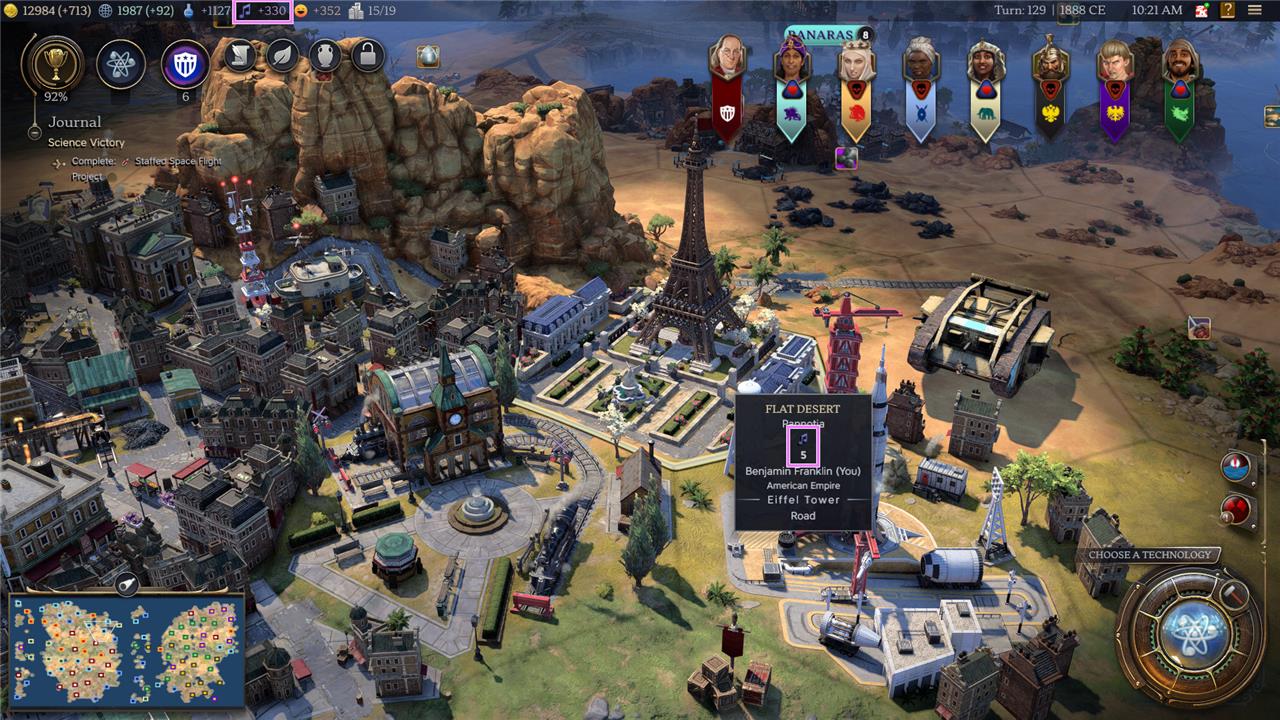Select the purple-turban leader on the teal banner
The width and height of the screenshot is (1280, 720).
tap(791, 62)
